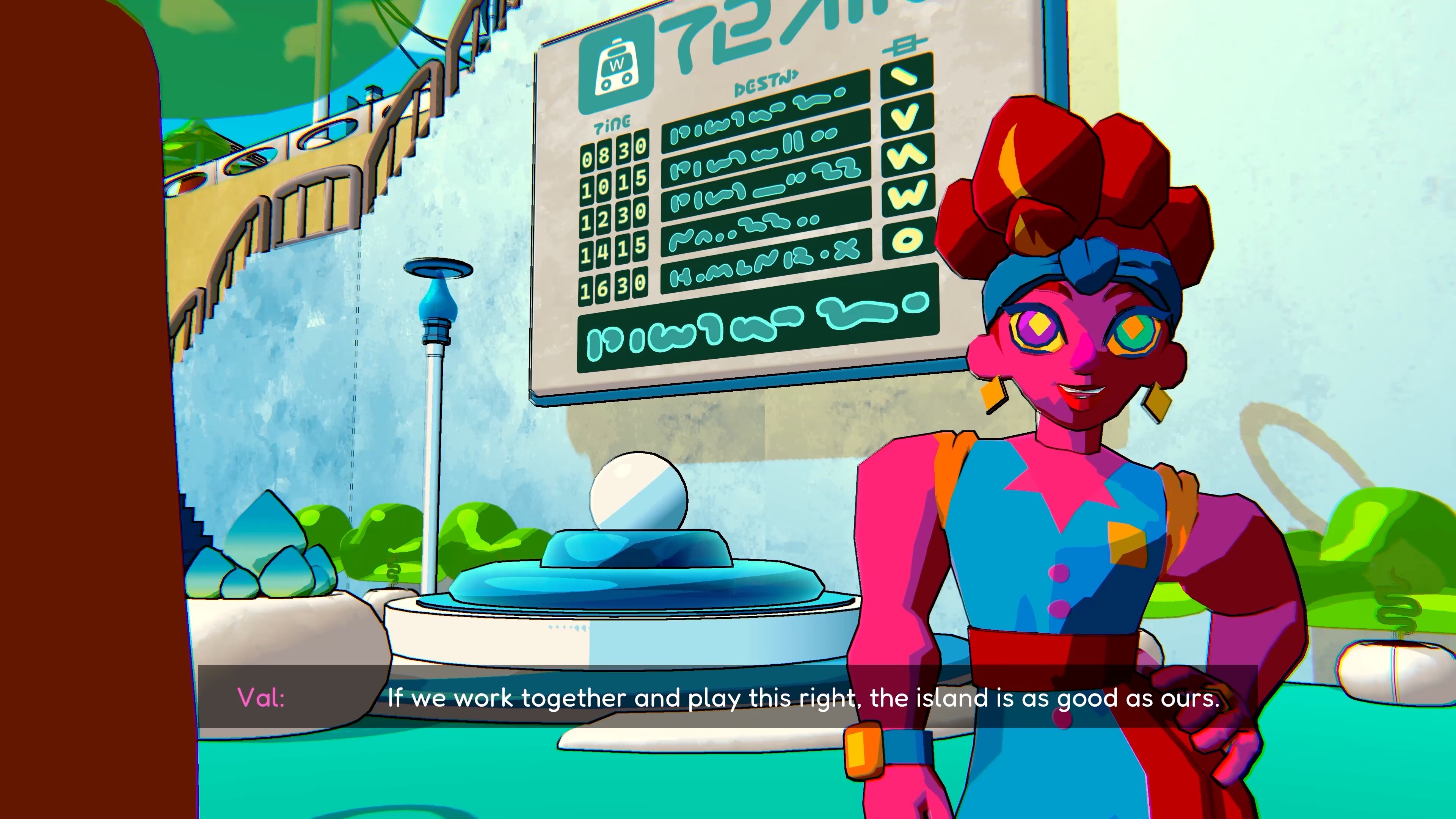Click the W emblem on the train logo
The image size is (1456, 819).
(617, 65)
